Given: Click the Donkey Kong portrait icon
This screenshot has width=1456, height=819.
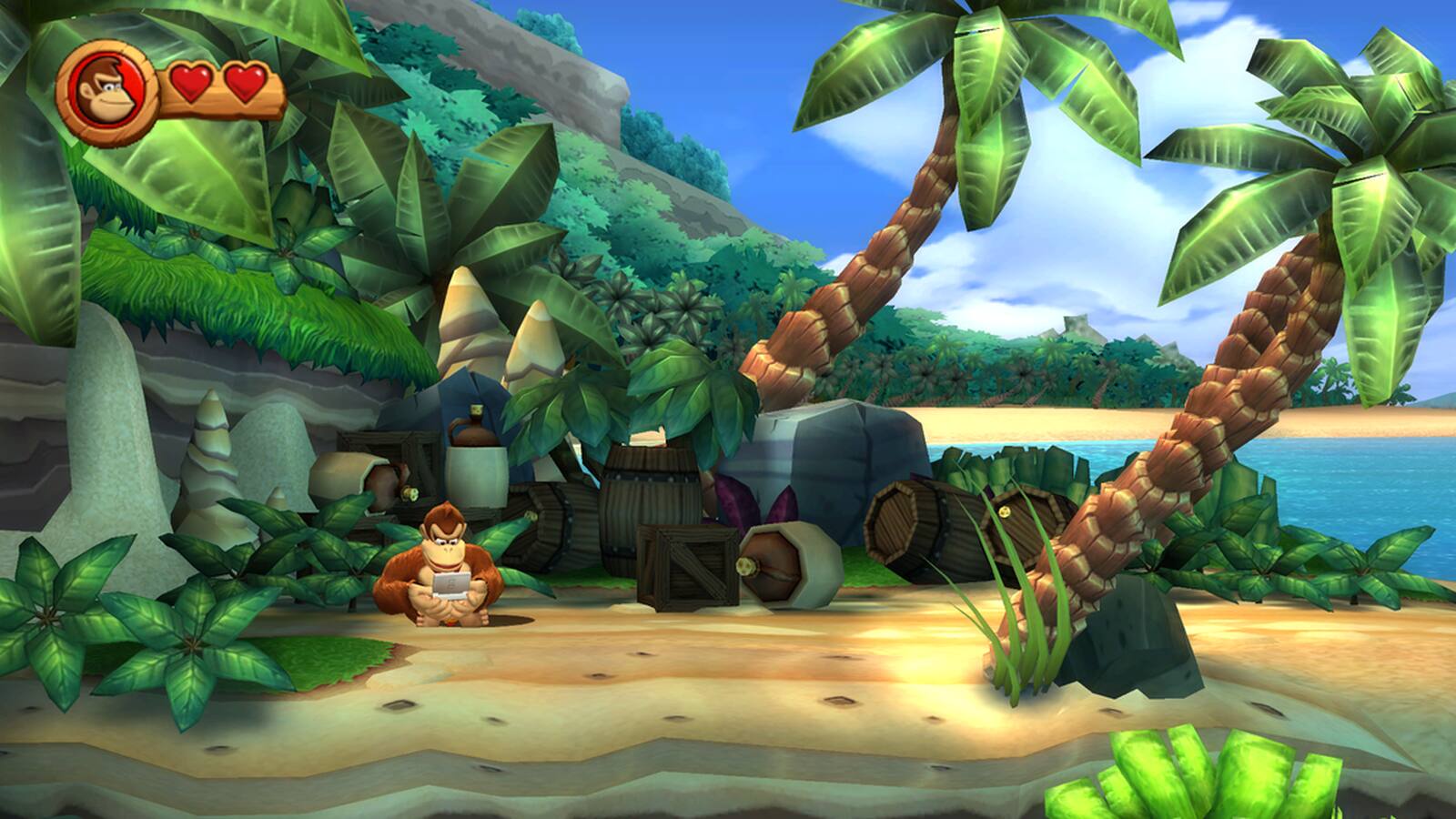Looking at the screenshot, I should tap(106, 86).
